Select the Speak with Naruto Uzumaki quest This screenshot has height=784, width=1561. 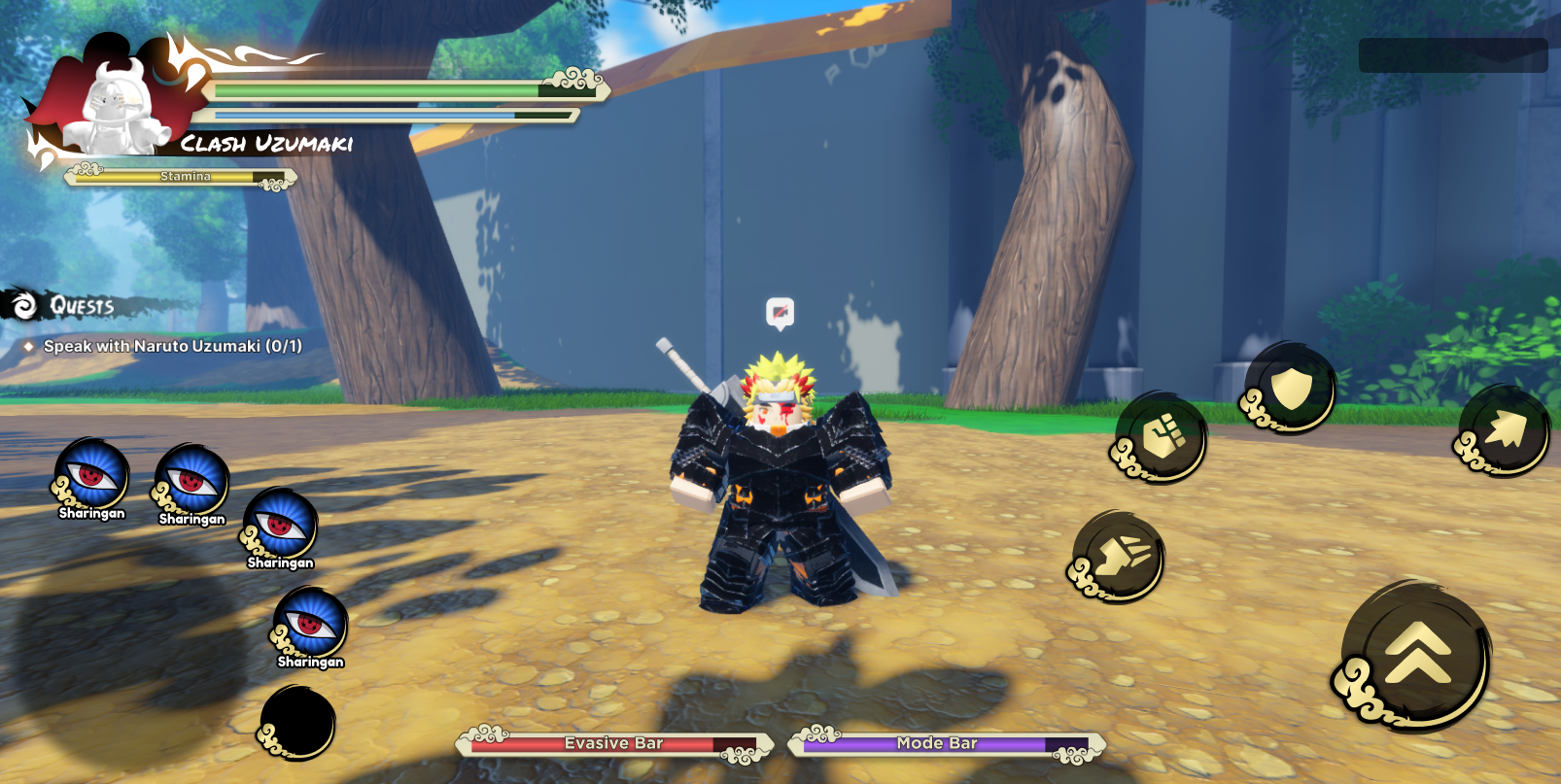click(172, 346)
